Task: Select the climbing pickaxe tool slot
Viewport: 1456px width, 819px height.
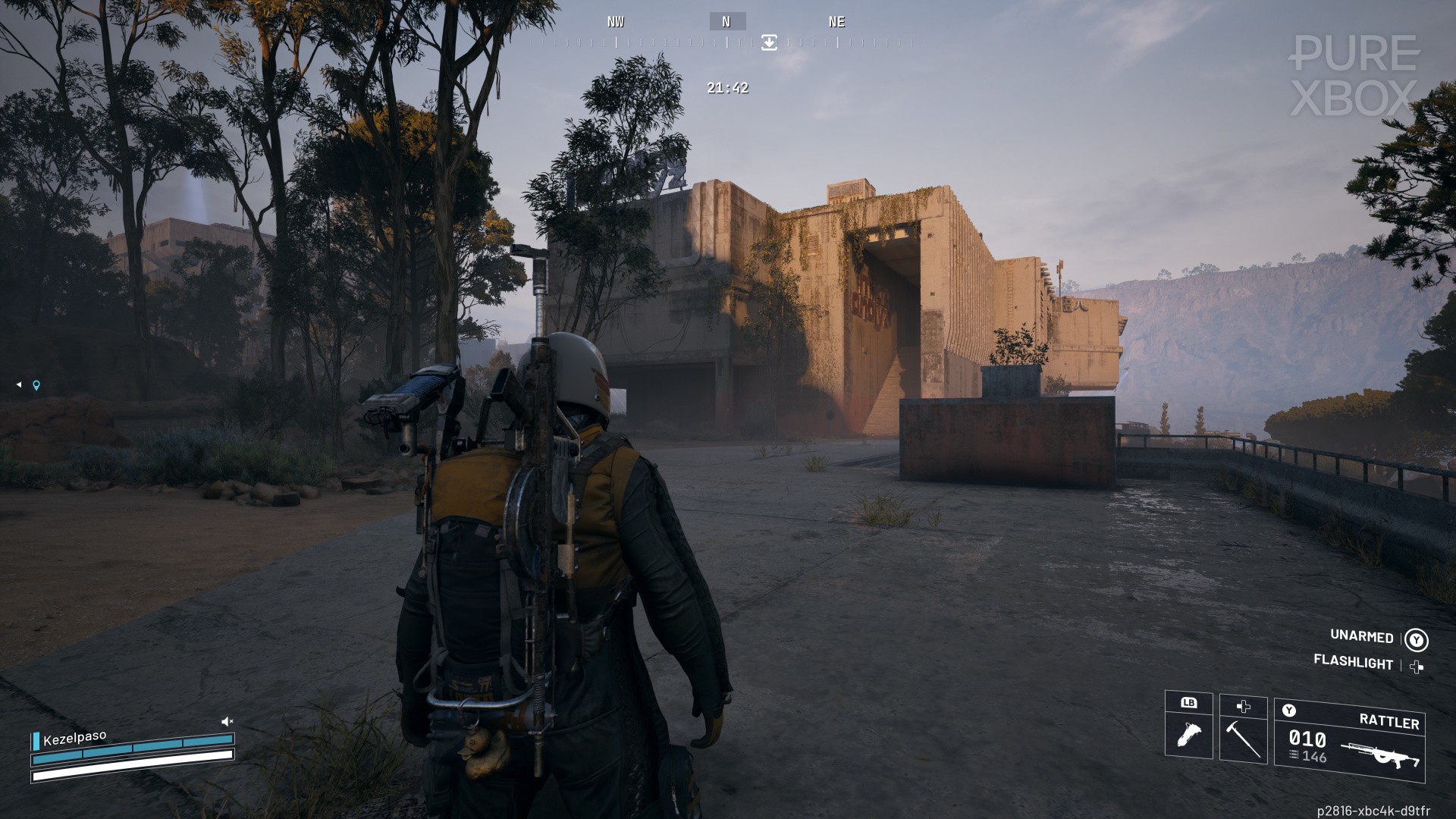Action: [1244, 740]
